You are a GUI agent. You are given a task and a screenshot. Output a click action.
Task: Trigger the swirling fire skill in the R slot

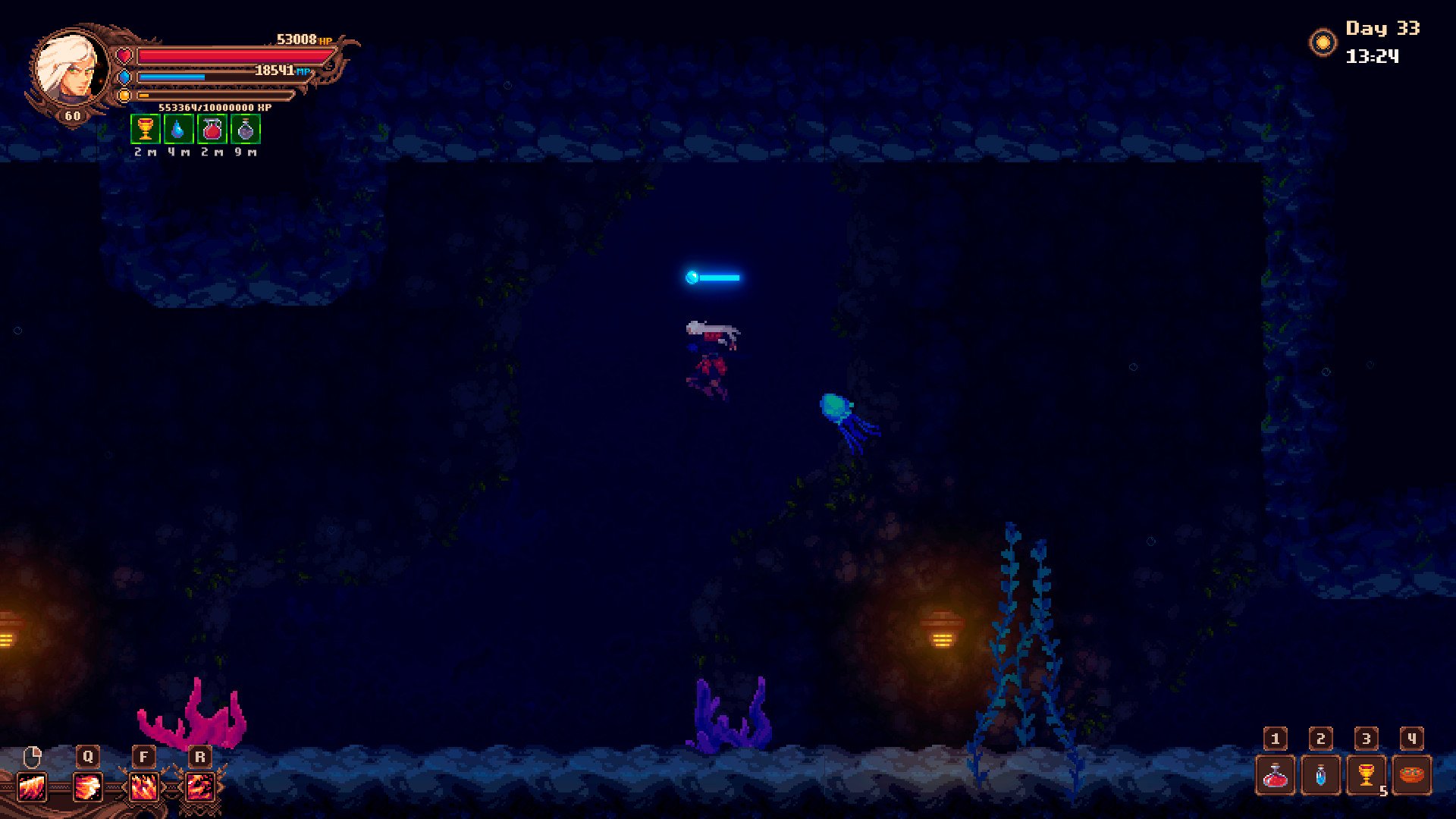click(199, 787)
